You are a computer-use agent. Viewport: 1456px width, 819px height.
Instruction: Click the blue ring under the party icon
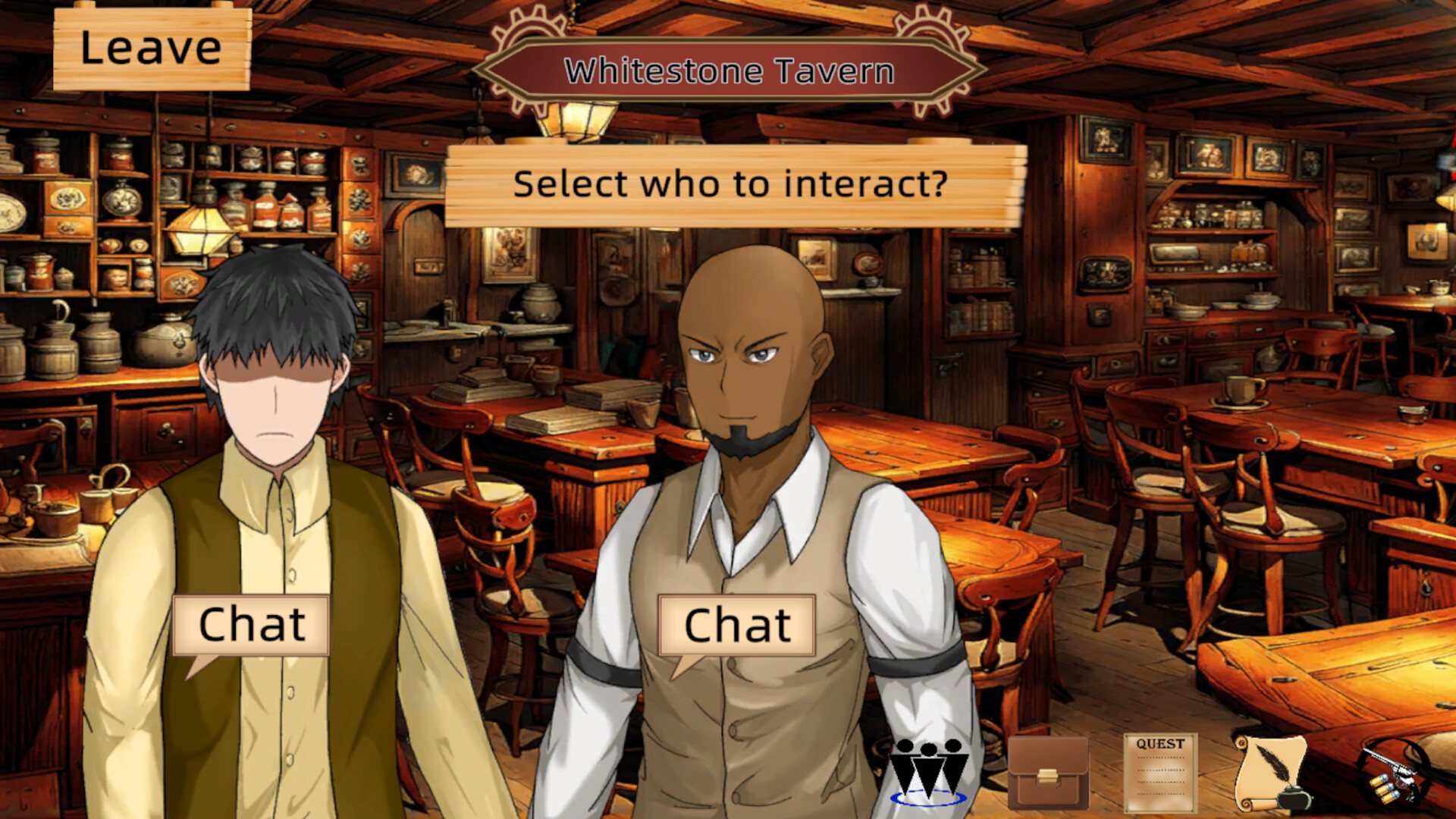point(928,800)
